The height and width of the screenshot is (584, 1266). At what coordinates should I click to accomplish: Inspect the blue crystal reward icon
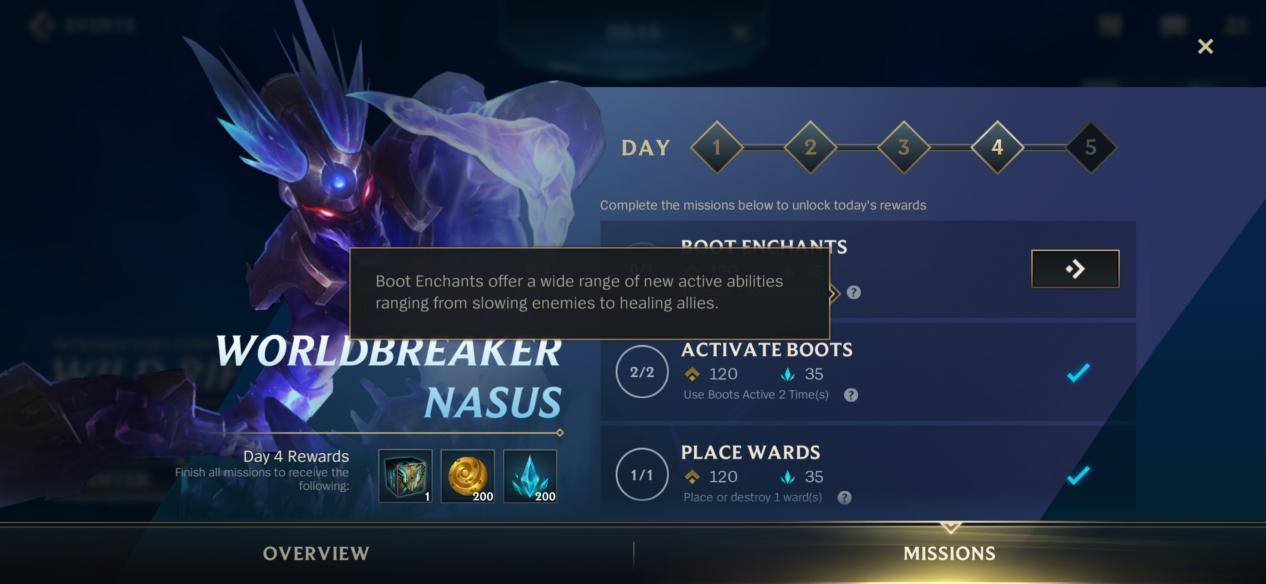pyautogui.click(x=530, y=476)
